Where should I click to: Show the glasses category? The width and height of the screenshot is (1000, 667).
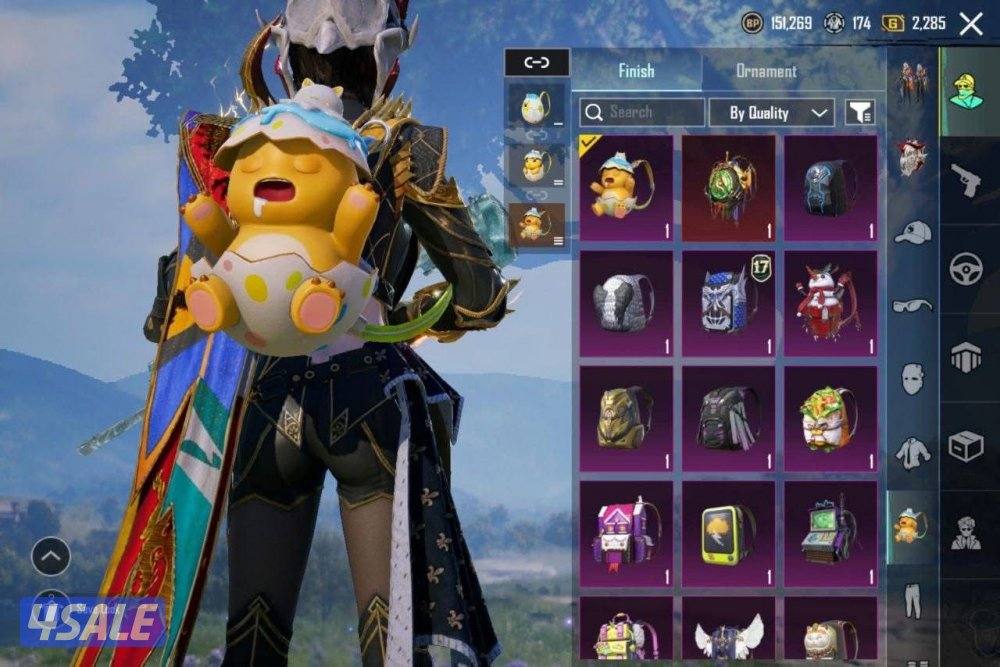(x=912, y=305)
